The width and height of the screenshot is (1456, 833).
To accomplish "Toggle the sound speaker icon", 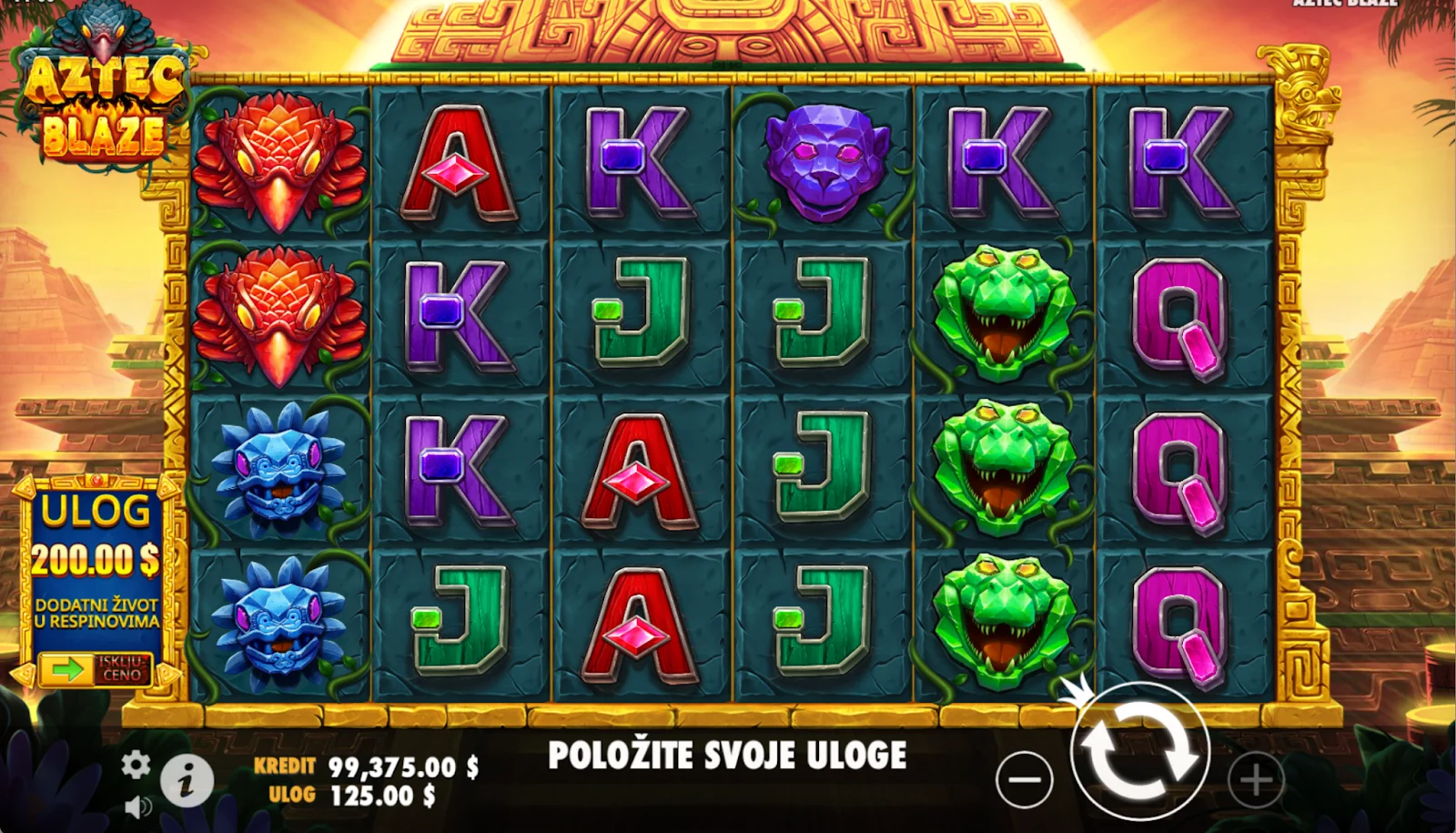I will tap(137, 807).
